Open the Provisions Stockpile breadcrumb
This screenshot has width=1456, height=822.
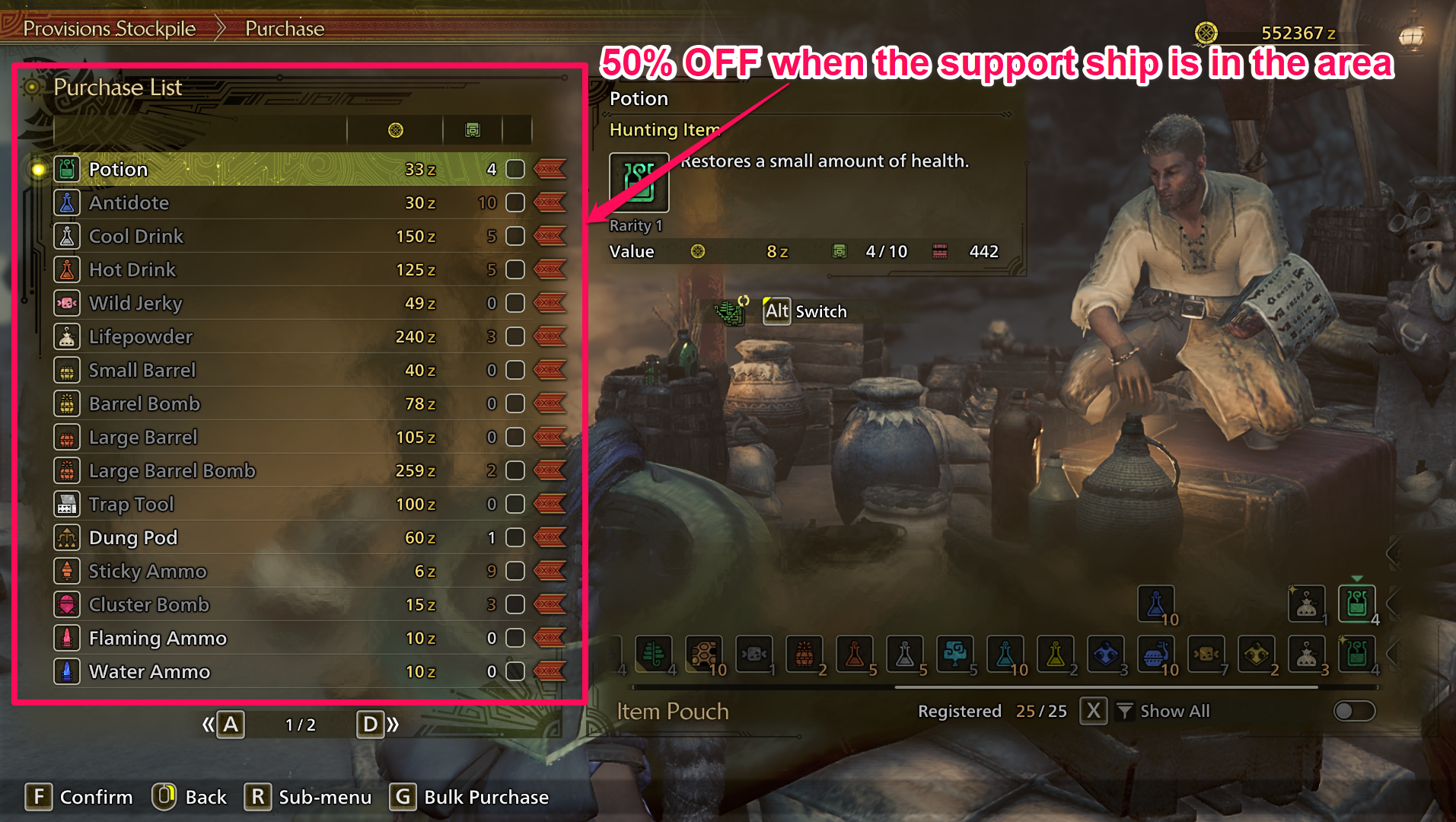(x=109, y=27)
